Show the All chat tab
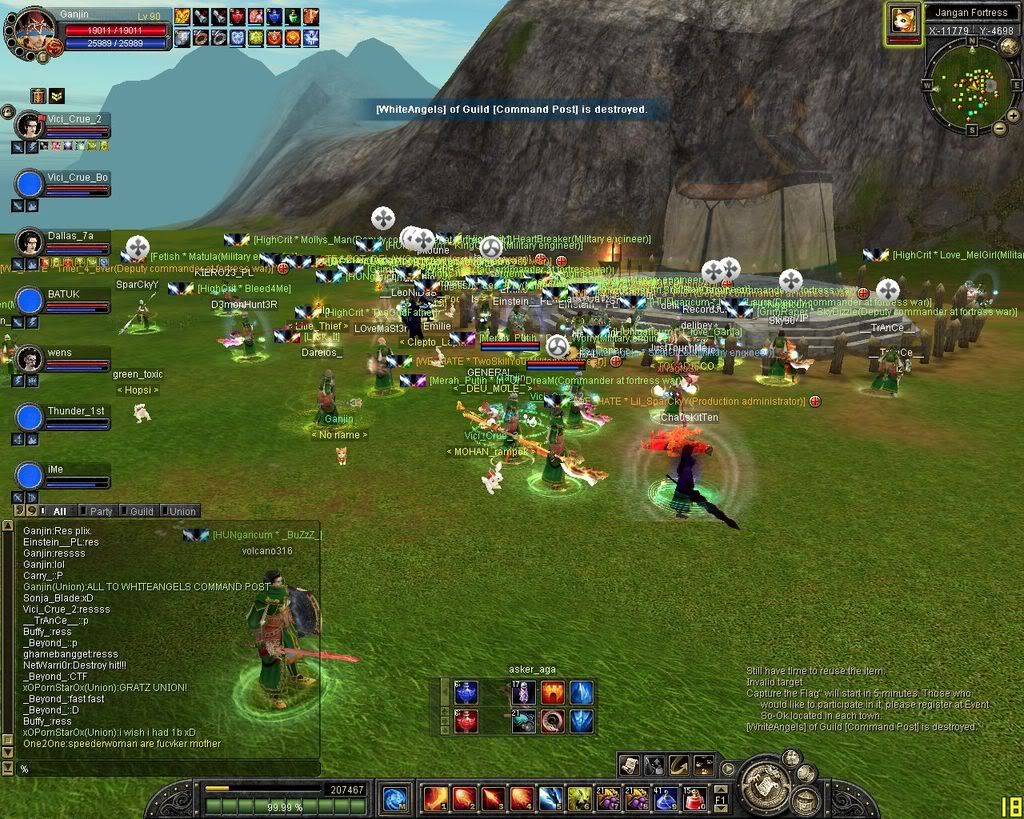 click(x=59, y=511)
